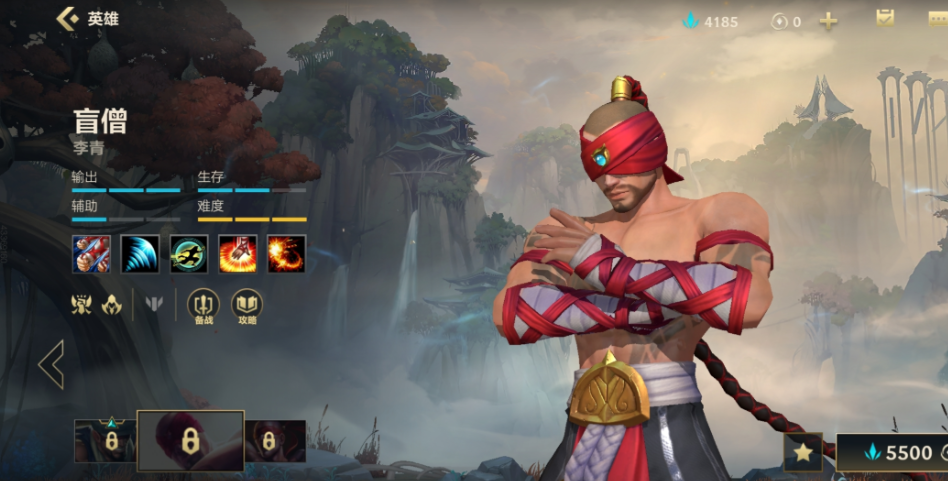This screenshot has width=948, height=481.
Task: Go back from the 英雄 screen
Action: point(68,19)
